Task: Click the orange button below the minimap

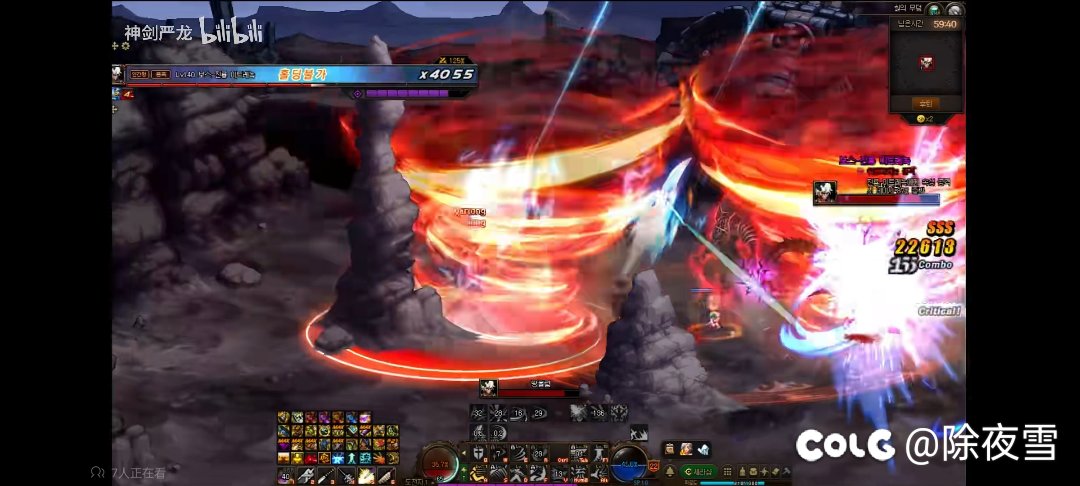Action: click(x=925, y=103)
